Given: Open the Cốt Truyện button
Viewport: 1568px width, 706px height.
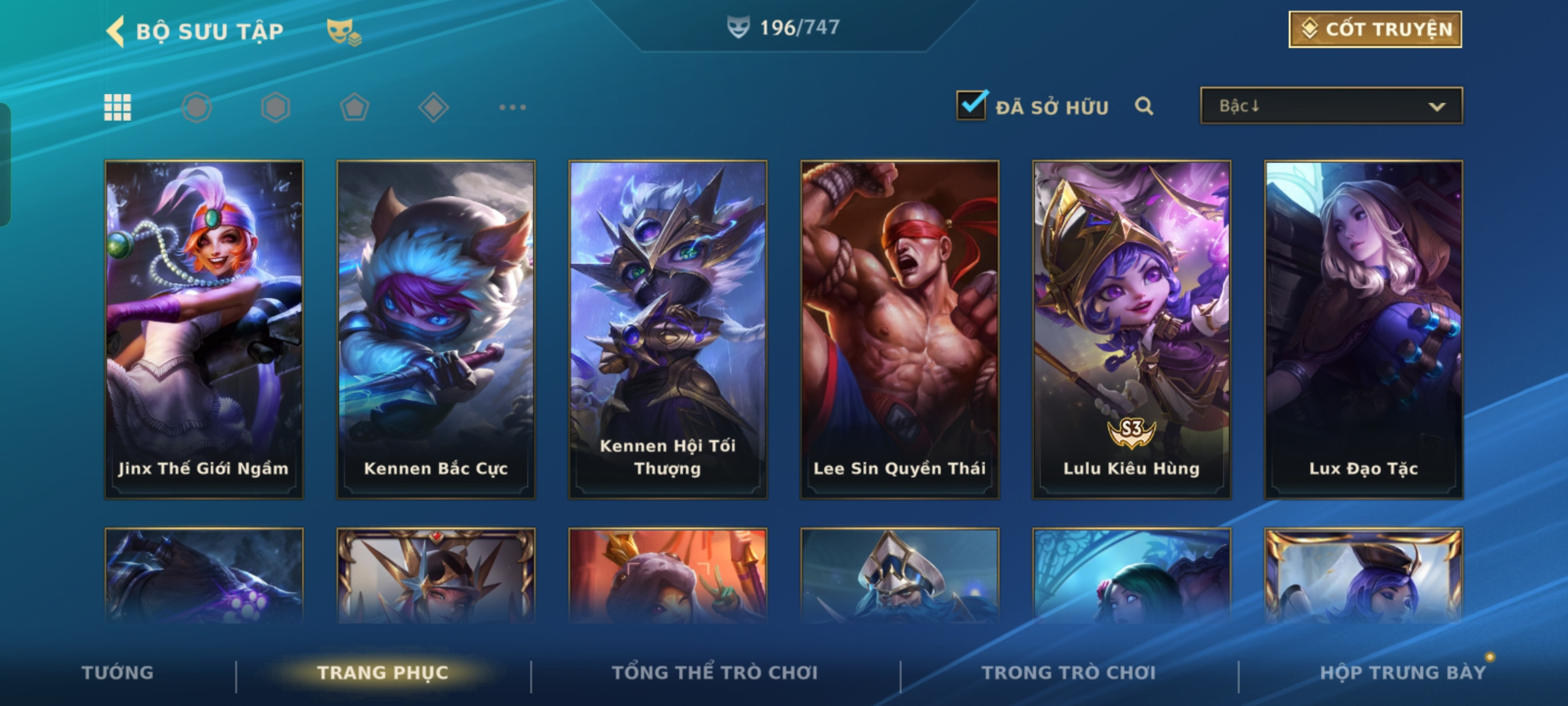Looking at the screenshot, I should 1375,29.
